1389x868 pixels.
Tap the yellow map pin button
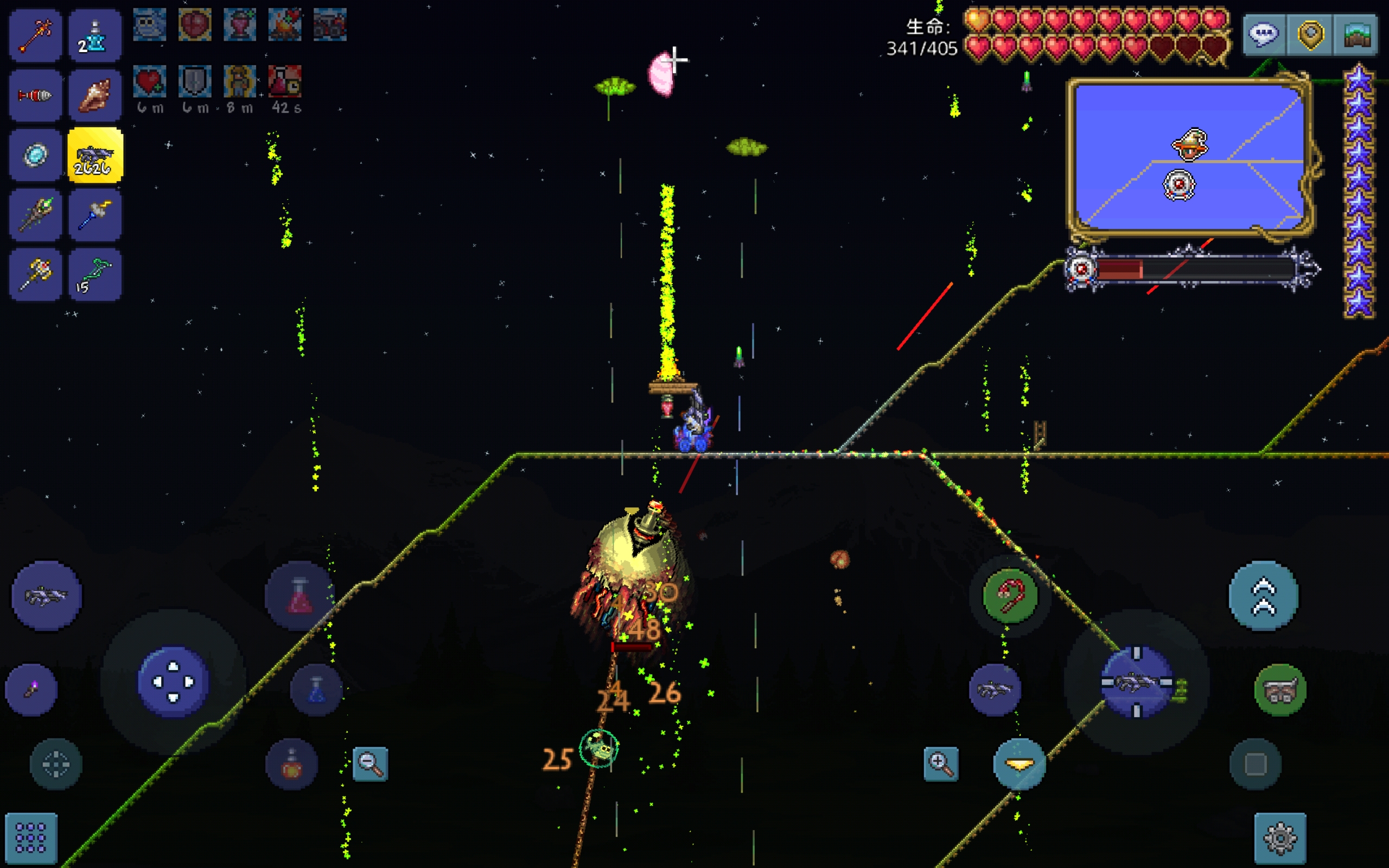pos(1310,35)
